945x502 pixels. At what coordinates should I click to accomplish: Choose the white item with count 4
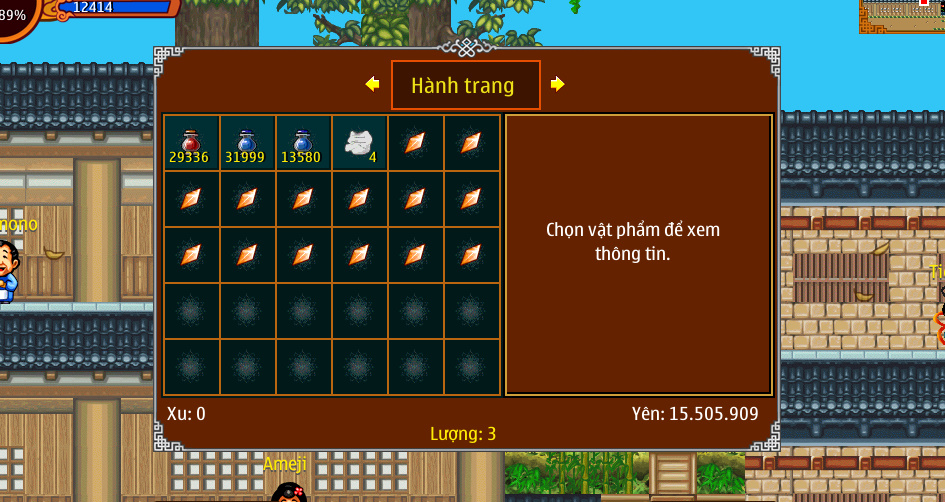coord(359,143)
